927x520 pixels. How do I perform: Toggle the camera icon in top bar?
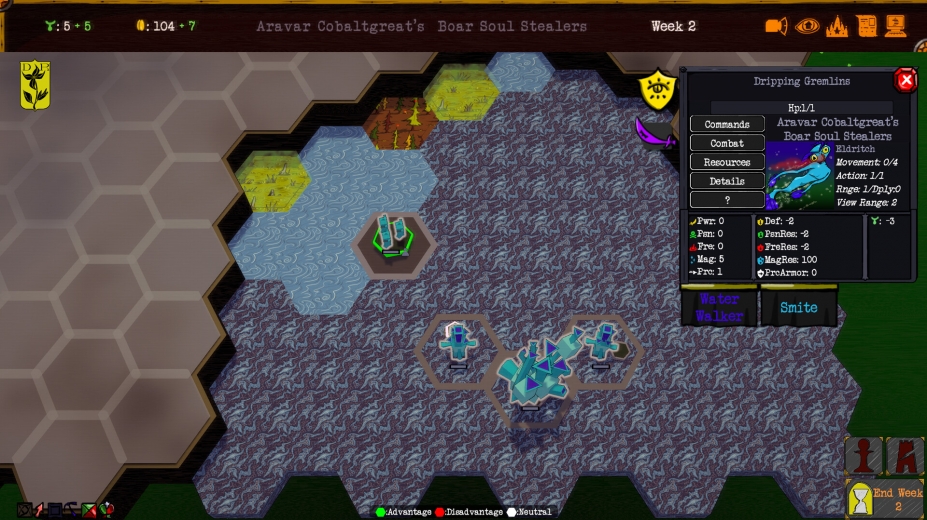click(x=777, y=26)
